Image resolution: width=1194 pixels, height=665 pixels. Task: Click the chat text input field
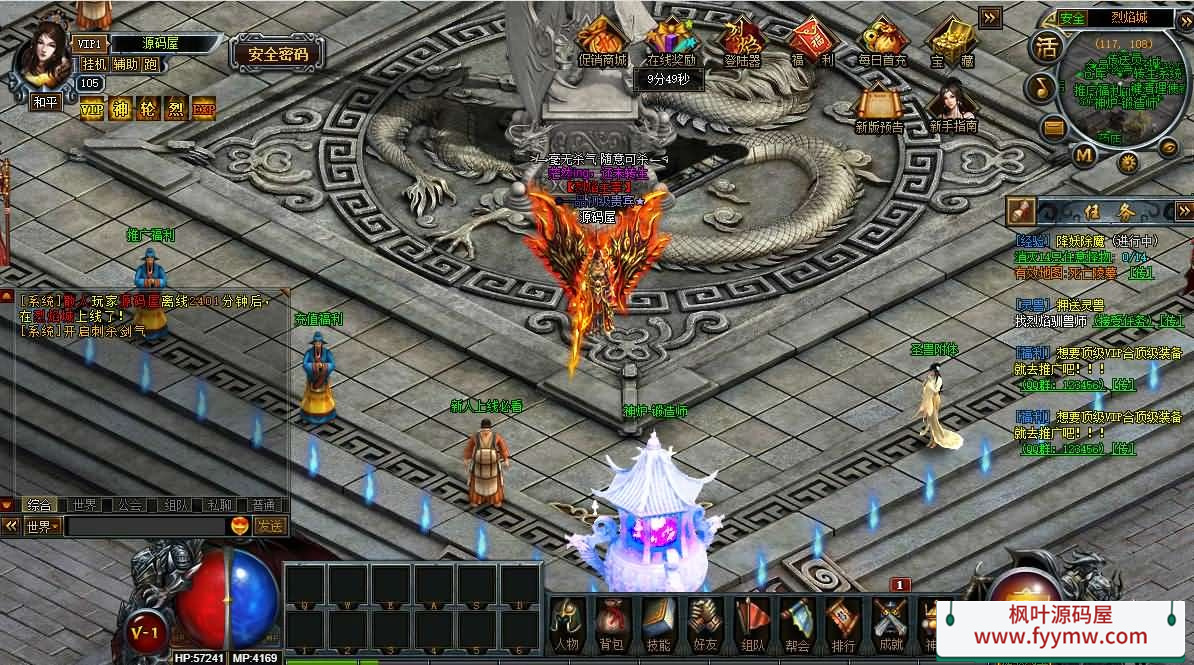pos(145,526)
